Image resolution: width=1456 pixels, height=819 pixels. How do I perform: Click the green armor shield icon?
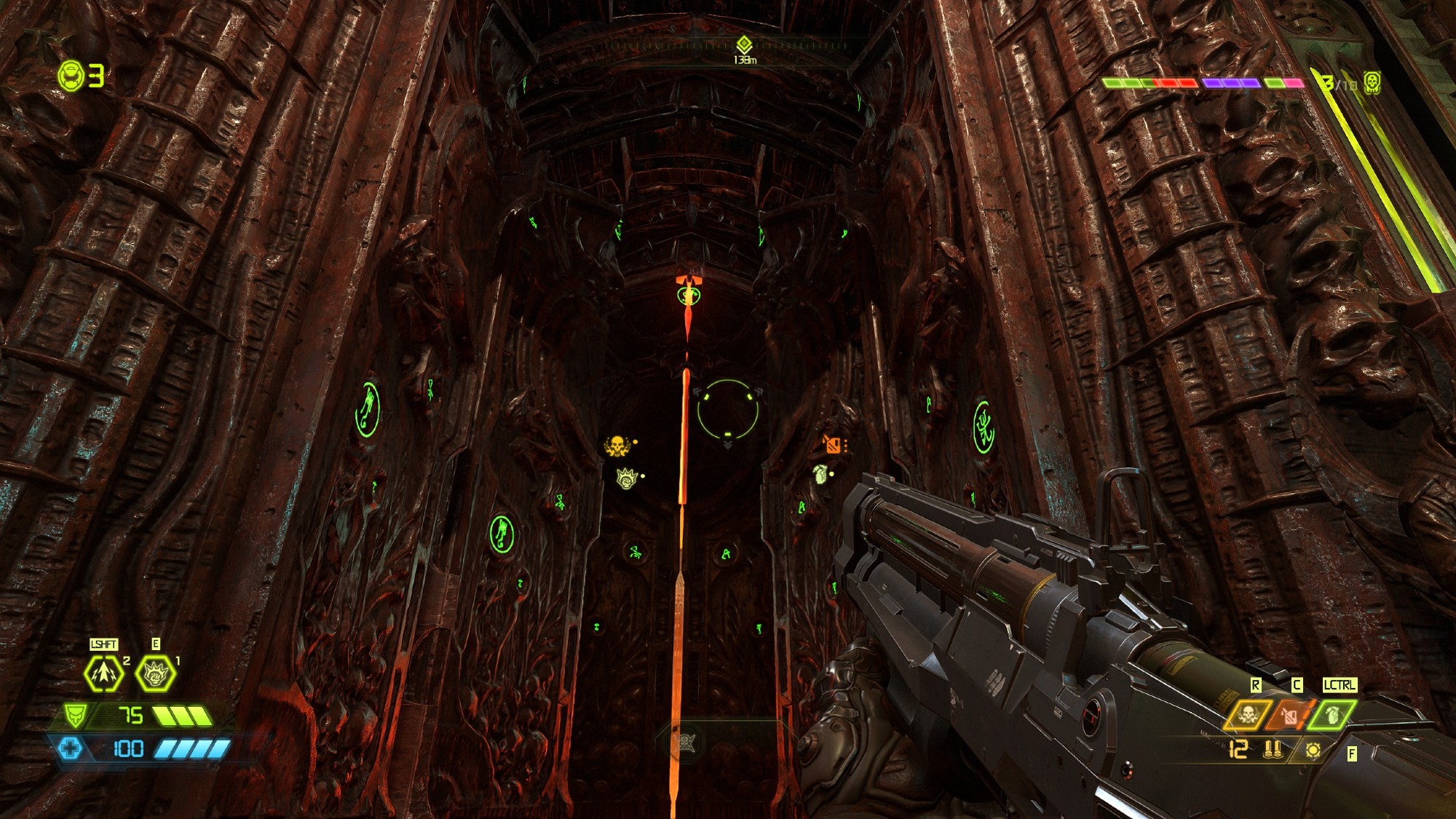pos(74,716)
